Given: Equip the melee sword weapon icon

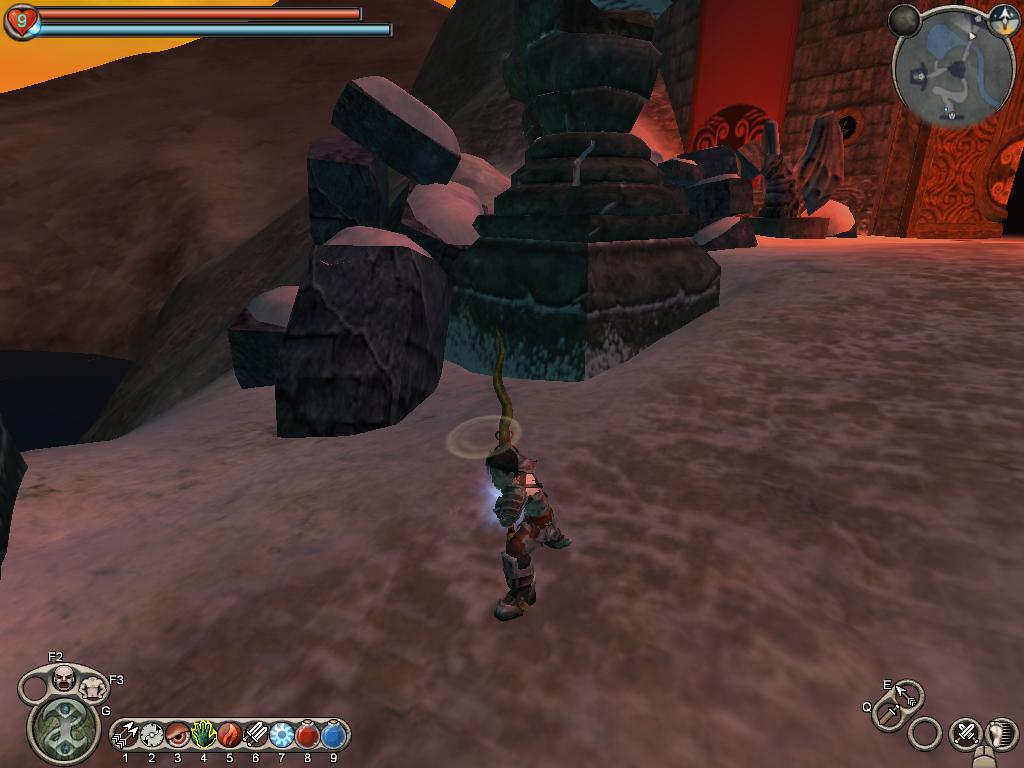Looking at the screenshot, I should coord(887,714).
